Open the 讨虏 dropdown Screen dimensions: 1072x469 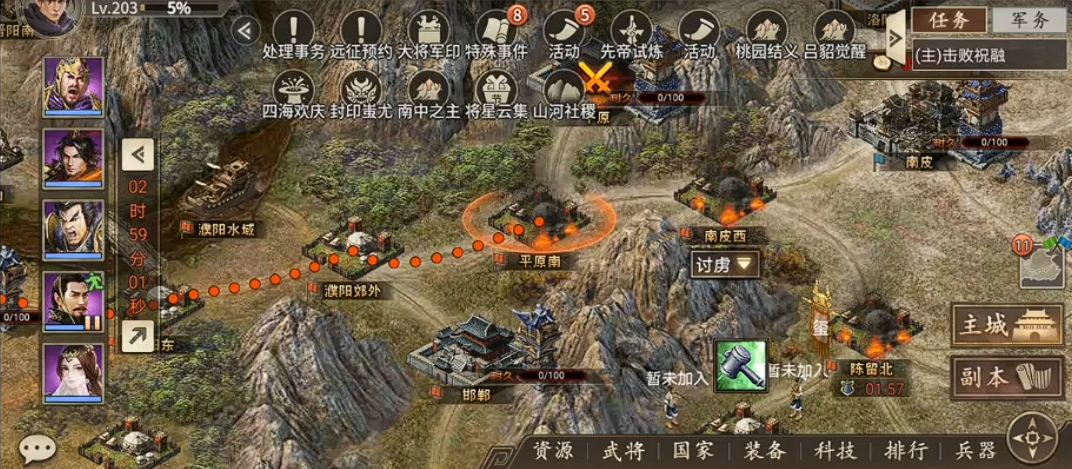point(725,264)
